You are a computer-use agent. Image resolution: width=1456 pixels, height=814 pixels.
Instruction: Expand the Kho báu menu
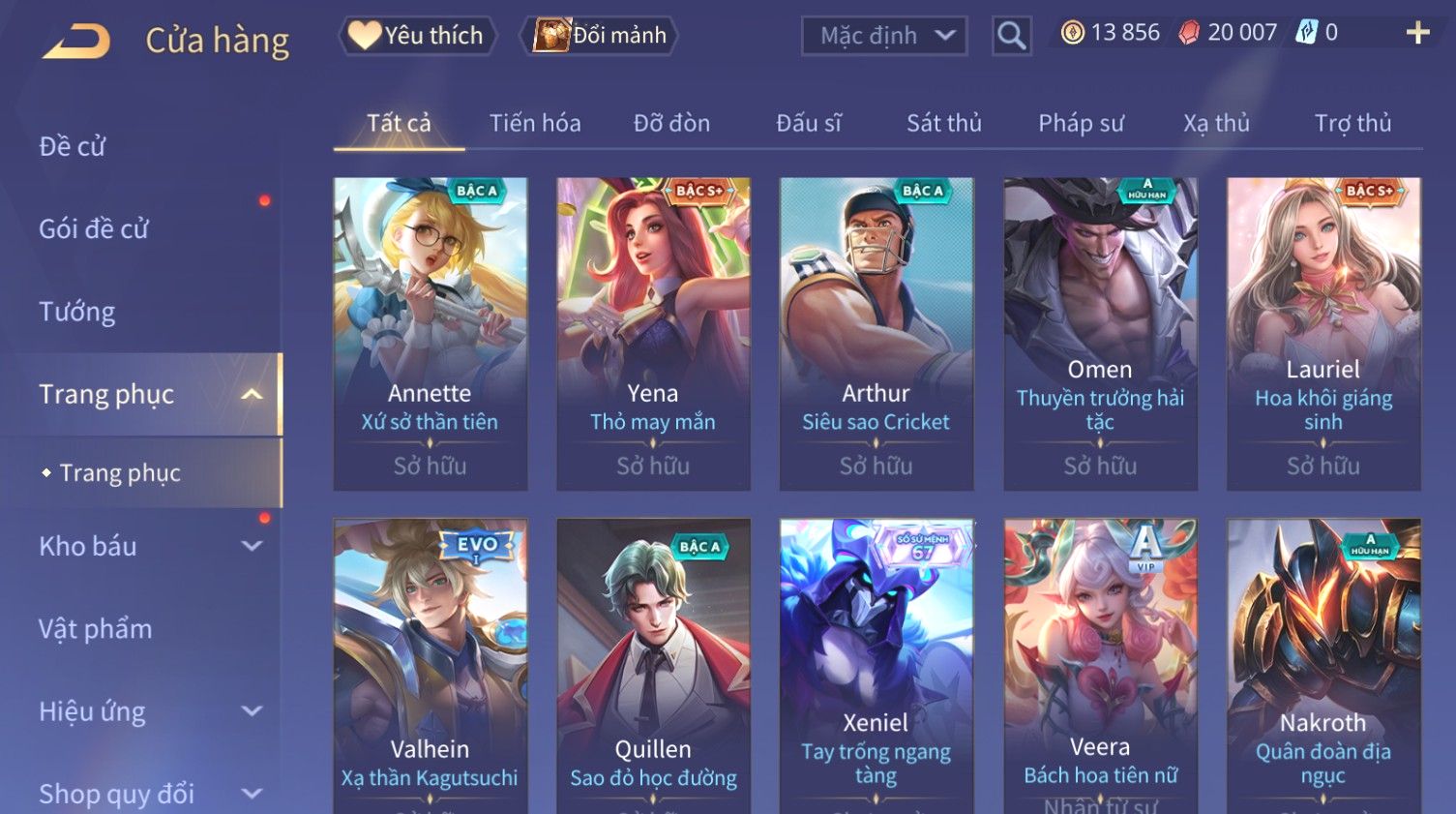(145, 546)
